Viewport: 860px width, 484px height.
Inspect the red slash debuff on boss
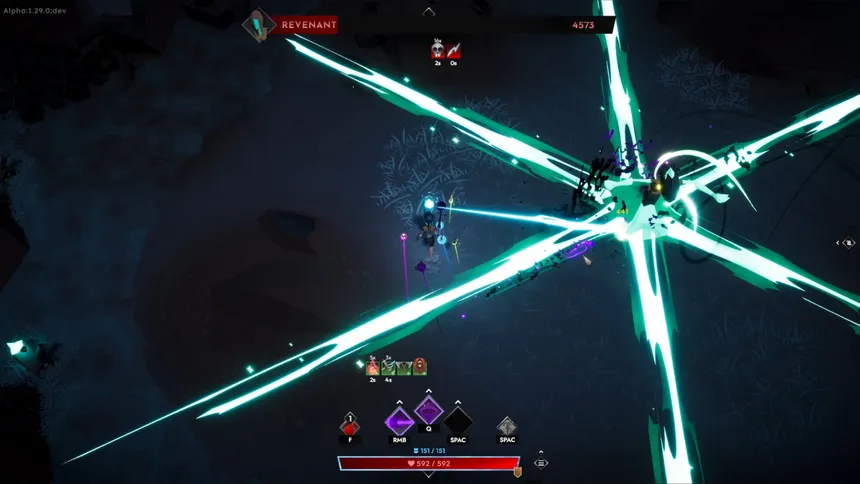tap(453, 49)
